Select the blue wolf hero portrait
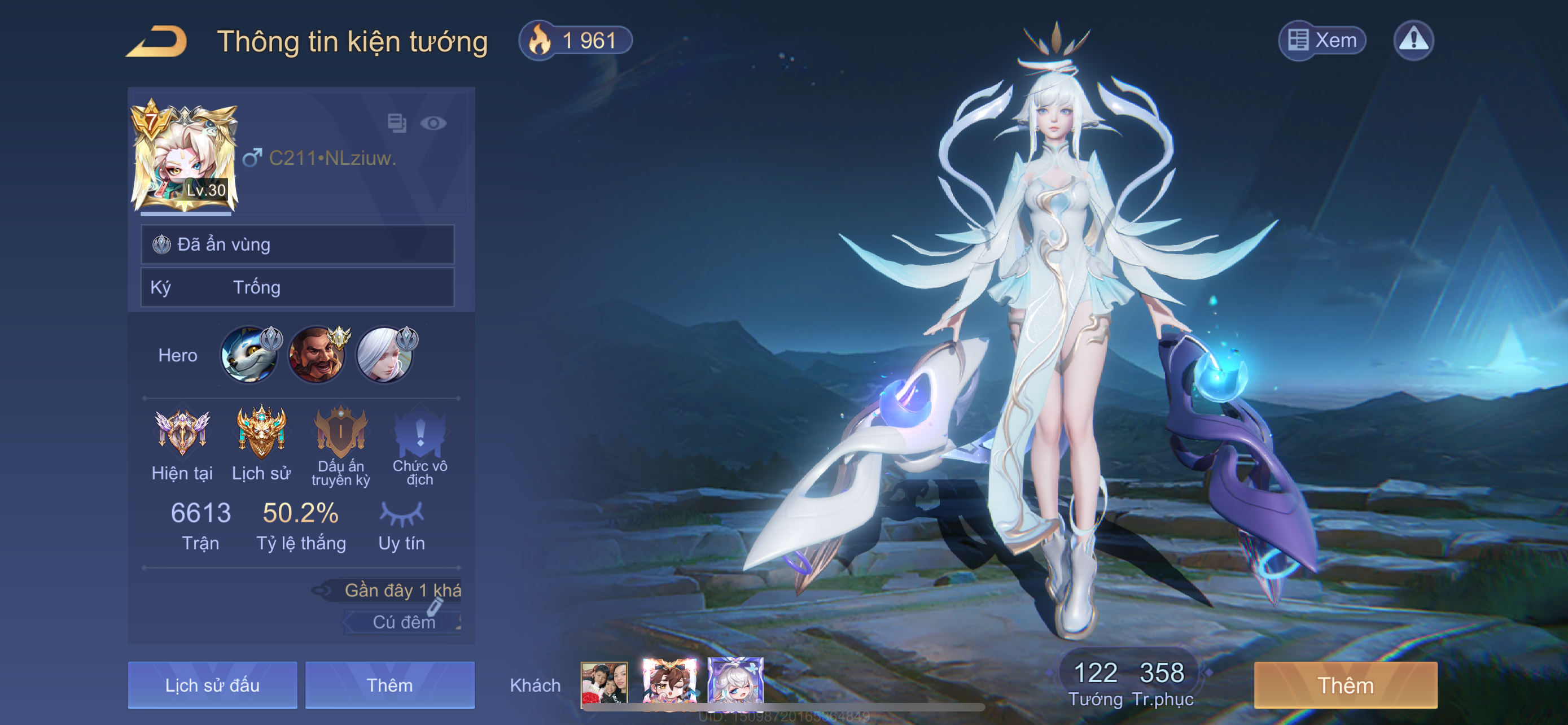This screenshot has height=725, width=1568. [249, 355]
